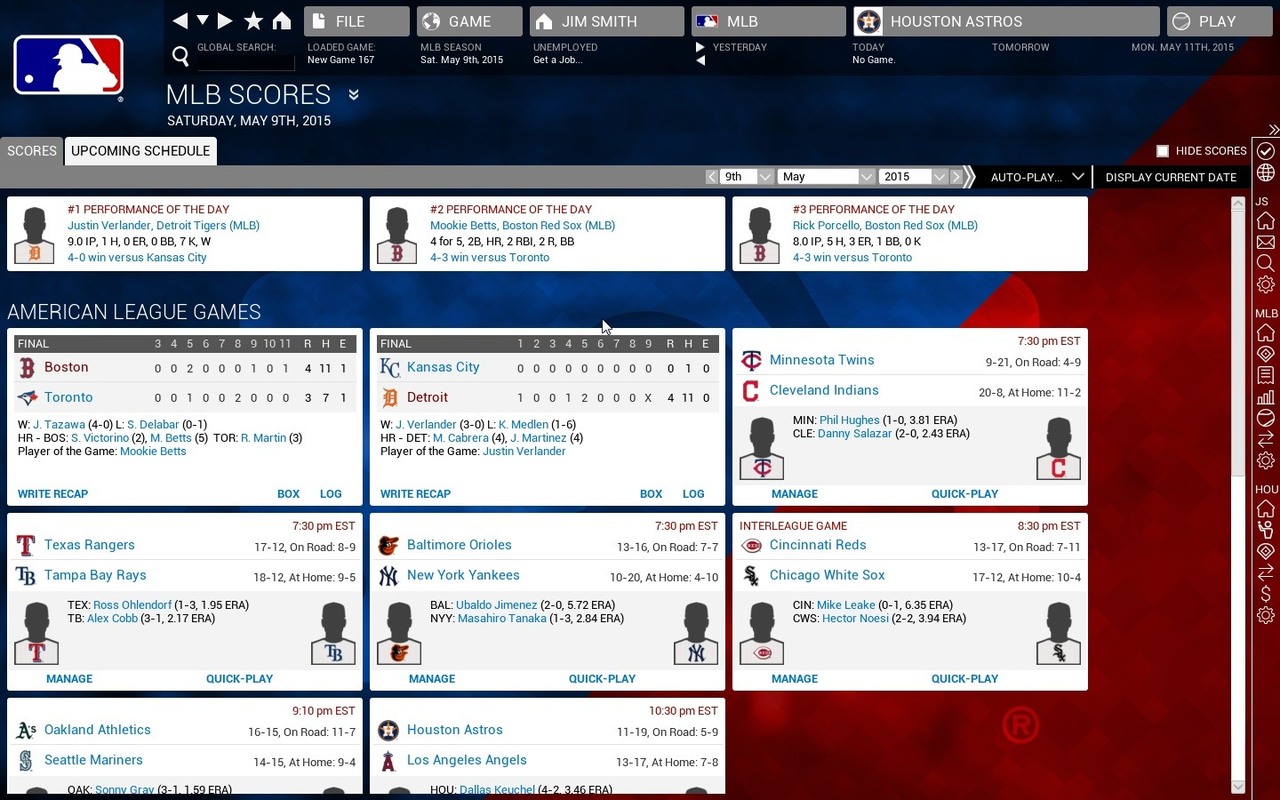1280x800 pixels.
Task: Open the Auto-Play dropdown
Action: pyautogui.click(x=1036, y=177)
